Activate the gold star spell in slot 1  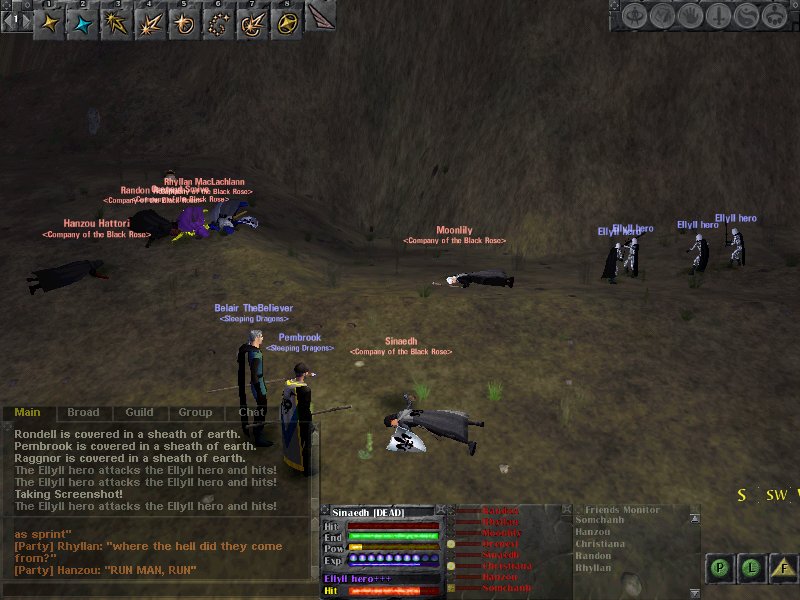coord(49,22)
